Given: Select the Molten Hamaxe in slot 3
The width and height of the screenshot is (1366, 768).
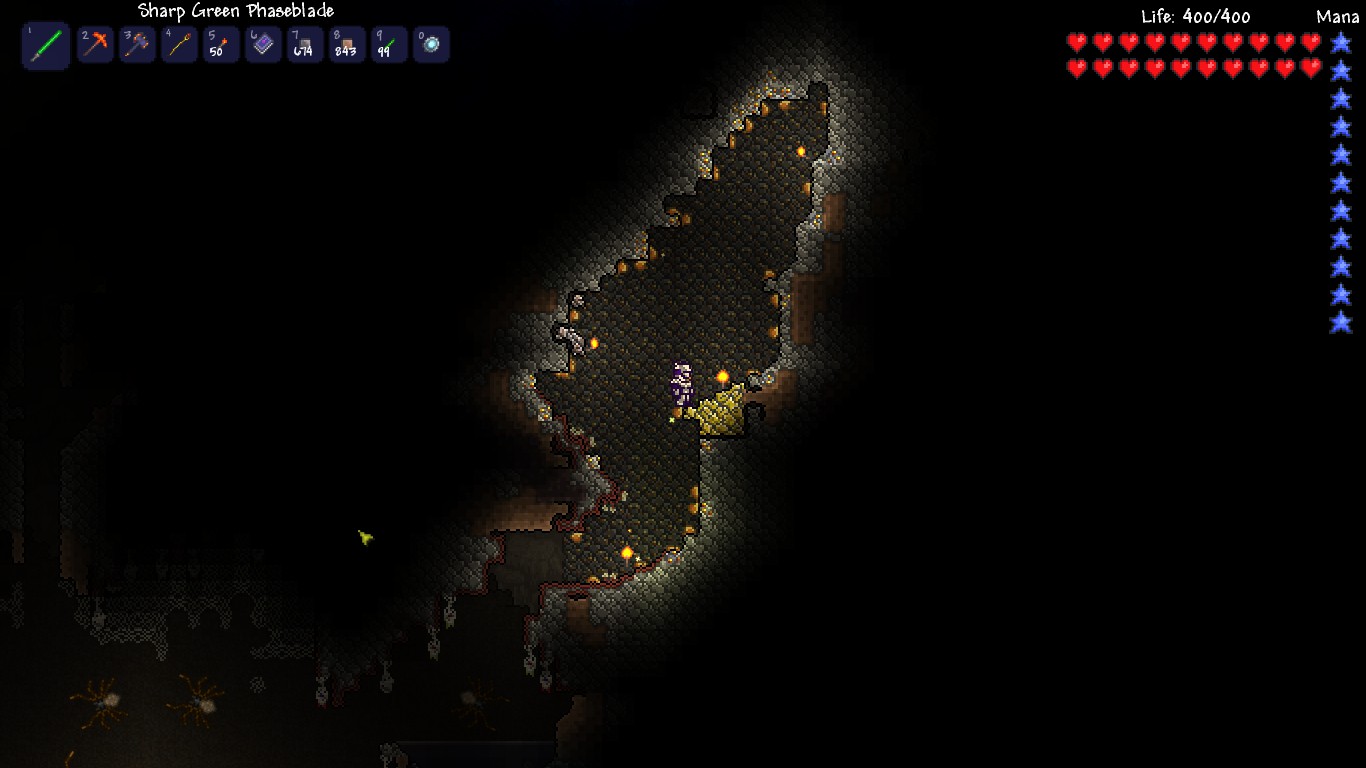Looking at the screenshot, I should [137, 44].
